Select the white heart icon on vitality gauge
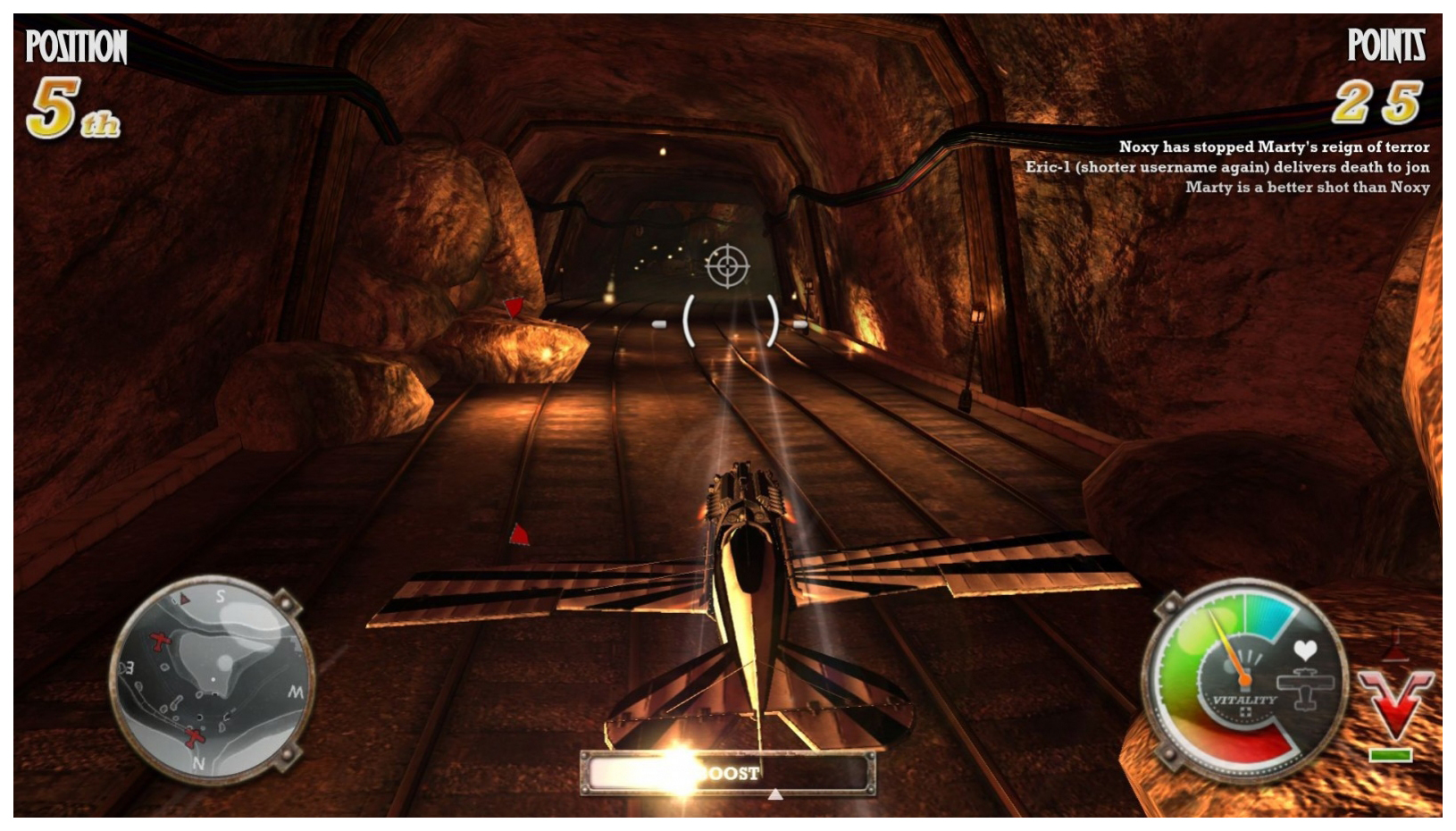The height and width of the screenshot is (831, 1456). pyautogui.click(x=1305, y=650)
